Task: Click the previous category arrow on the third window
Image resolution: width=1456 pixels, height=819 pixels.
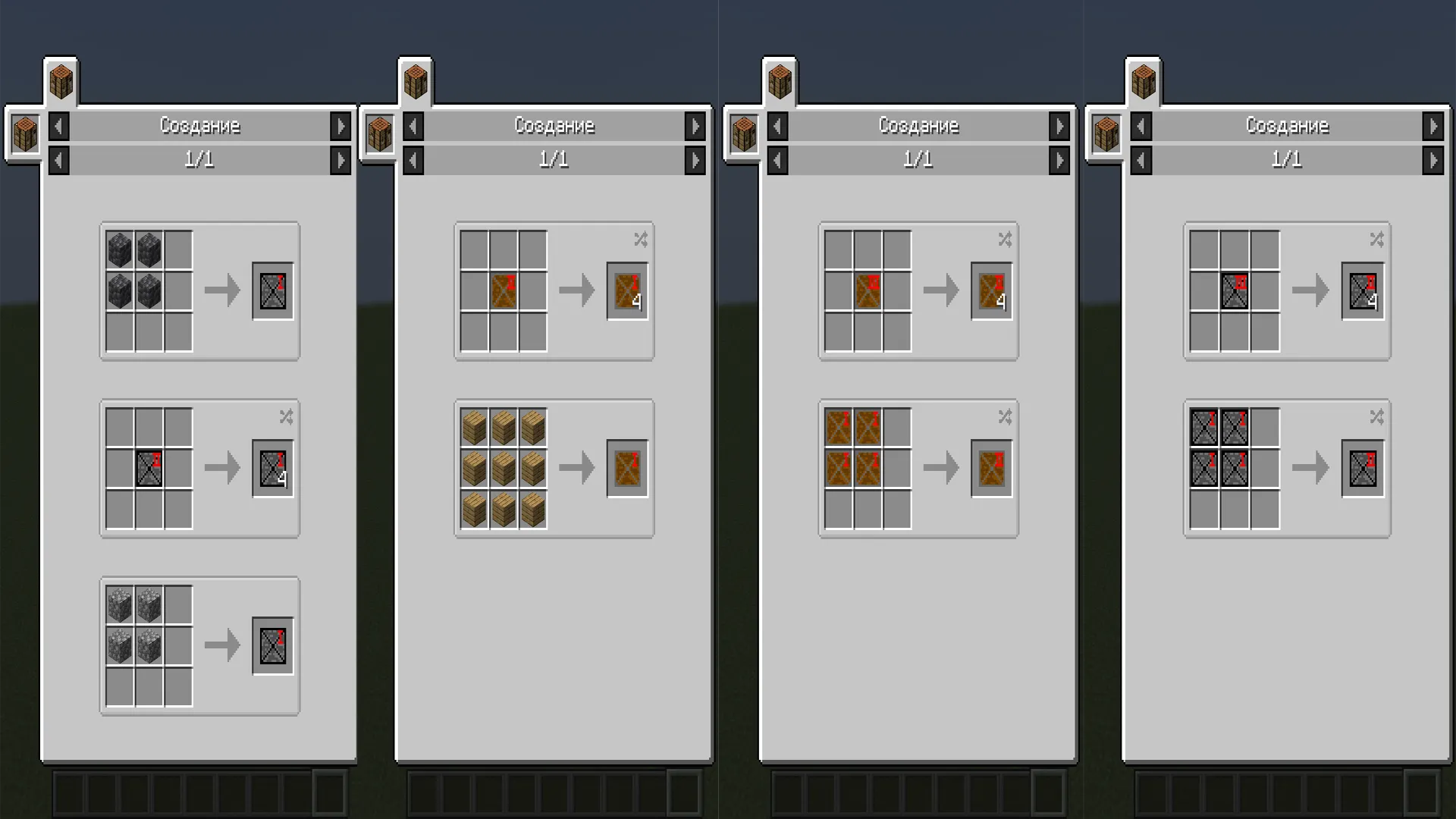Action: click(x=777, y=126)
